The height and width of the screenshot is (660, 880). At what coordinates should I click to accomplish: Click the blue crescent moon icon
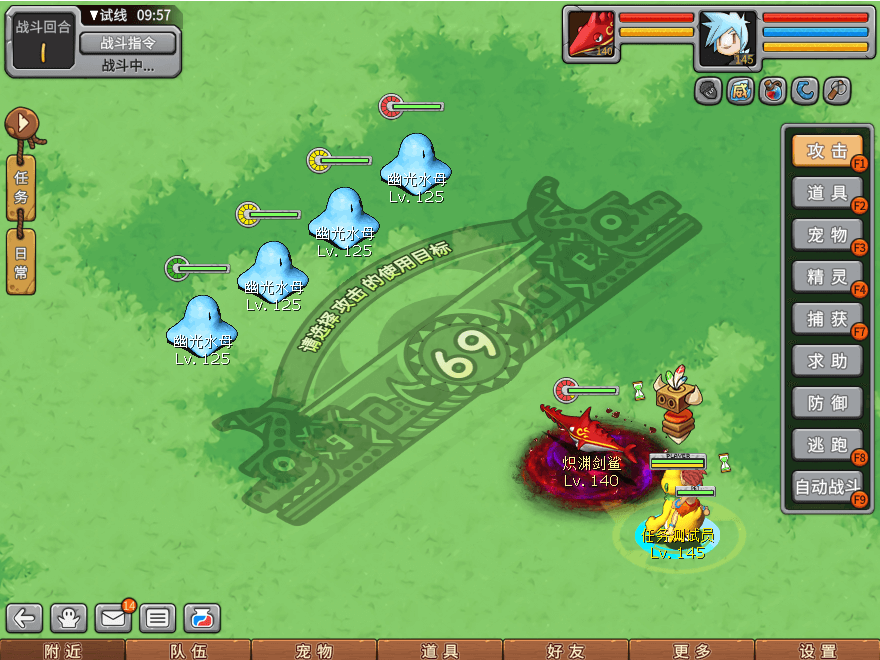point(805,91)
